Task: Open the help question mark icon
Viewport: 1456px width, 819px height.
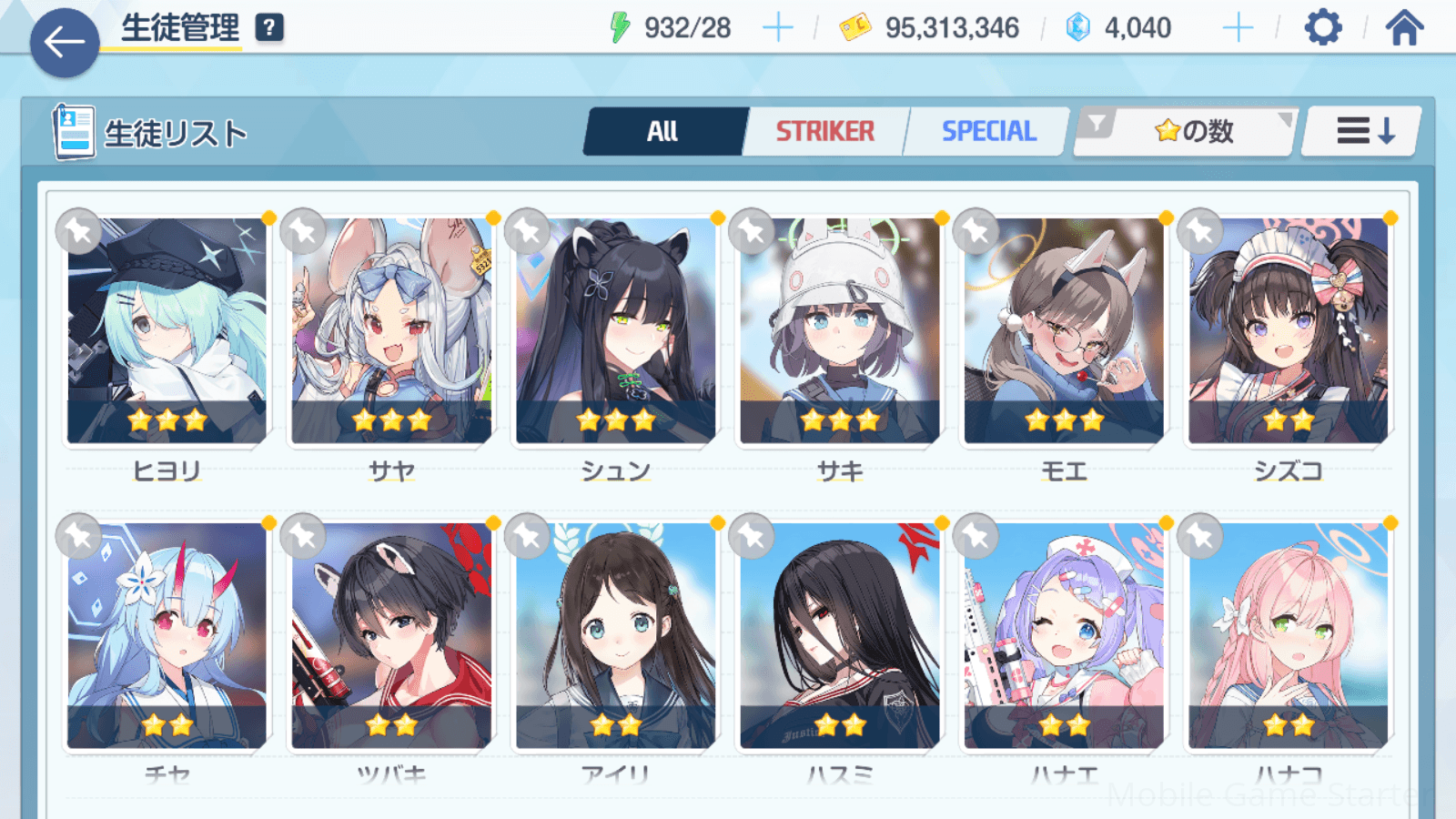Action: tap(269, 28)
